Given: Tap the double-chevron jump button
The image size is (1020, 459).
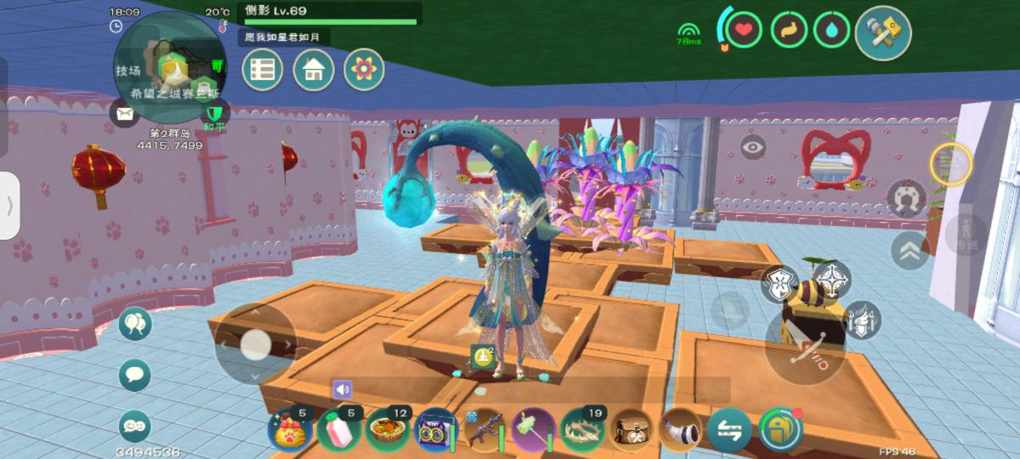Looking at the screenshot, I should click(x=910, y=250).
